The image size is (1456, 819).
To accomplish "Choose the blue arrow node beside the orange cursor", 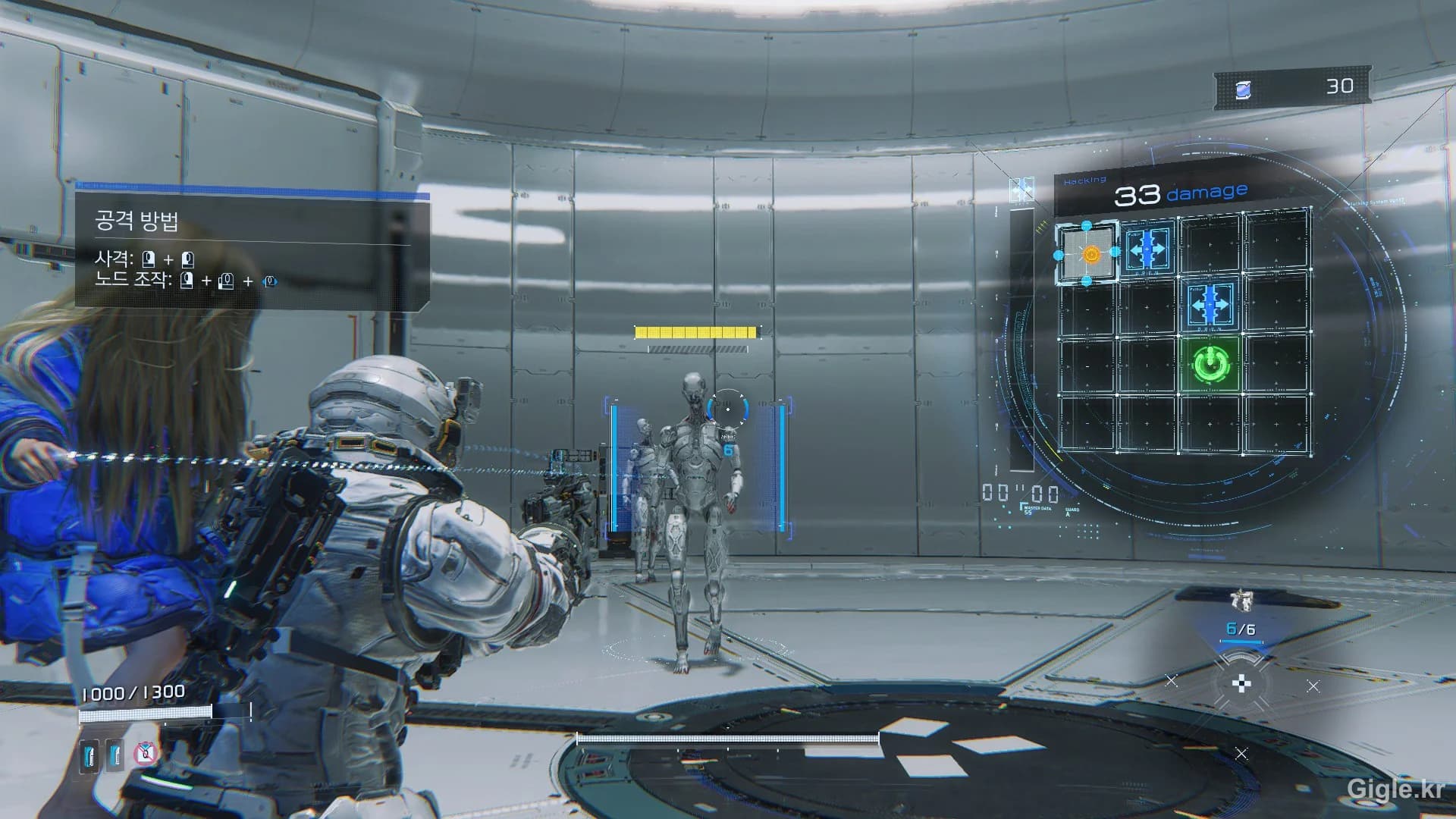I will click(x=1147, y=249).
